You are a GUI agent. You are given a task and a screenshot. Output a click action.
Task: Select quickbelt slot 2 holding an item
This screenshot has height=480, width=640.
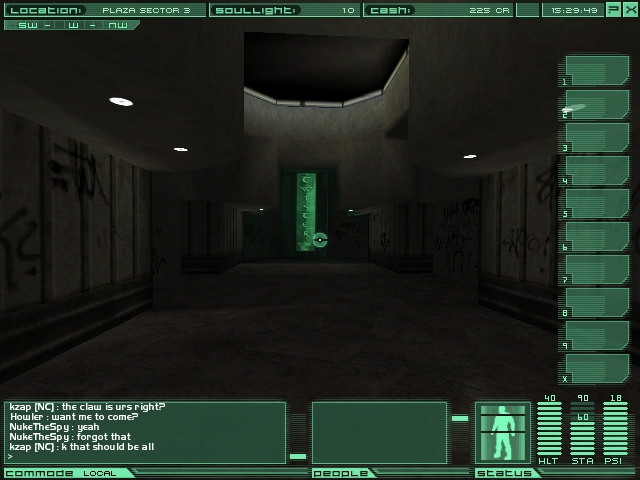[x=597, y=105]
